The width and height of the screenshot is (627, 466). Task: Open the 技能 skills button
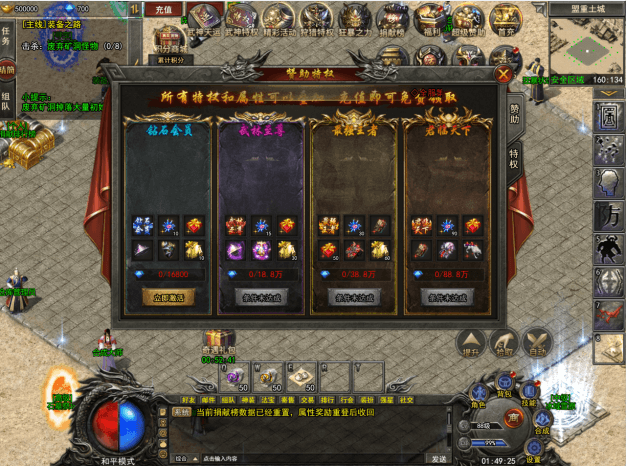527,392
